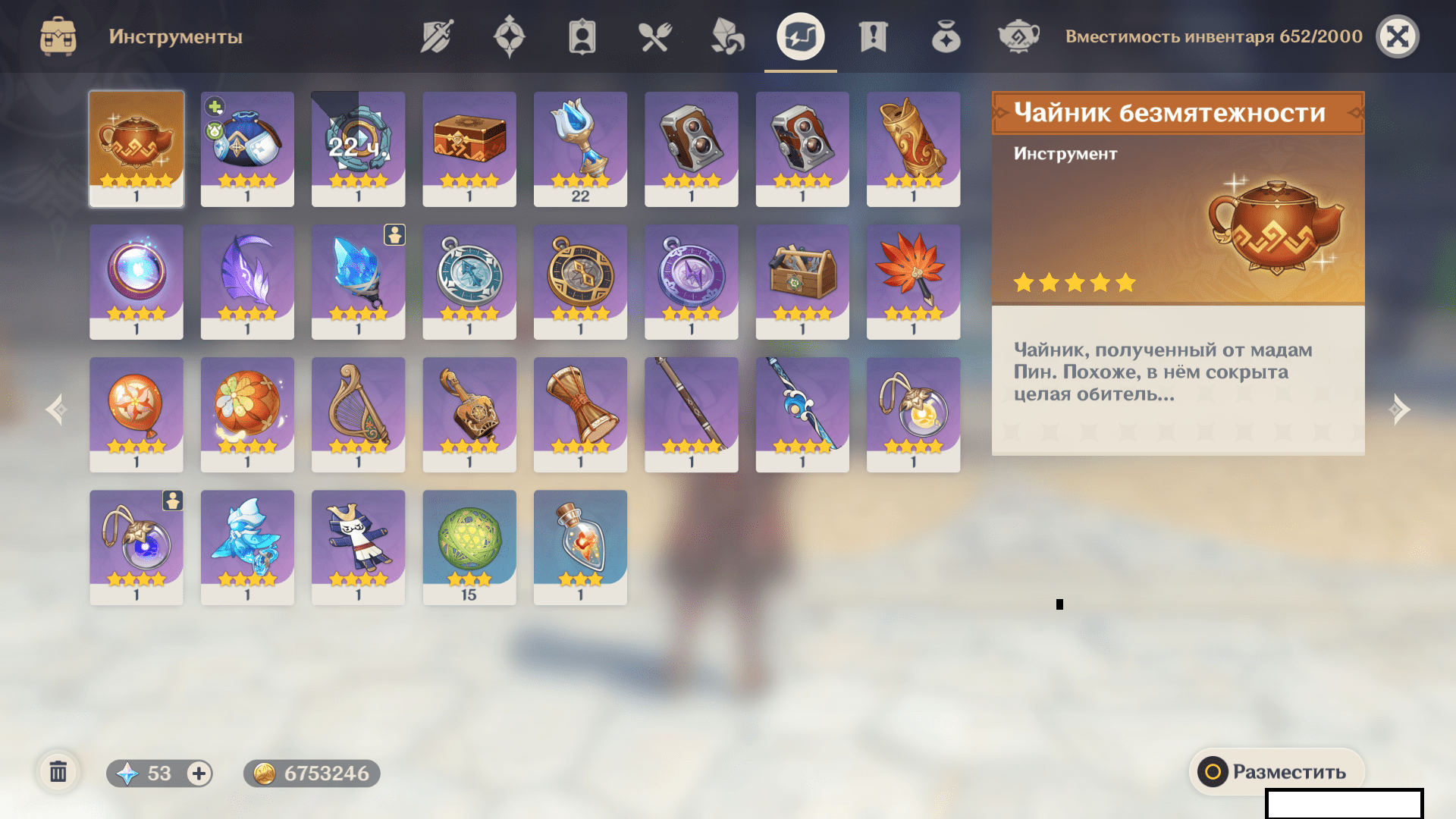The height and width of the screenshot is (819, 1456).
Task: Click the trash can delete button
Action: (58, 773)
